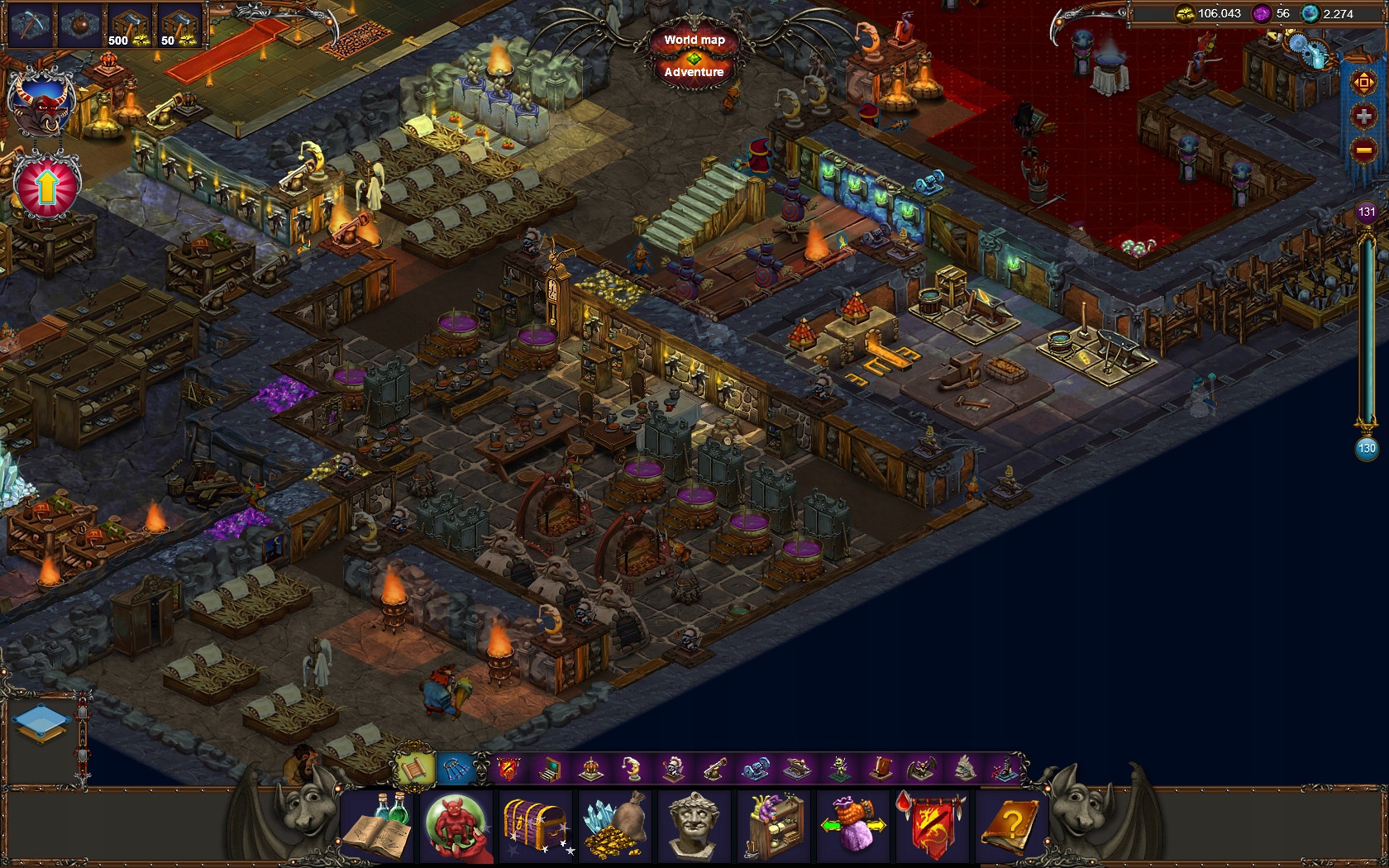Toggle the swap bags exchange icon
This screenshot has width=1389, height=868.
pyautogui.click(x=852, y=827)
